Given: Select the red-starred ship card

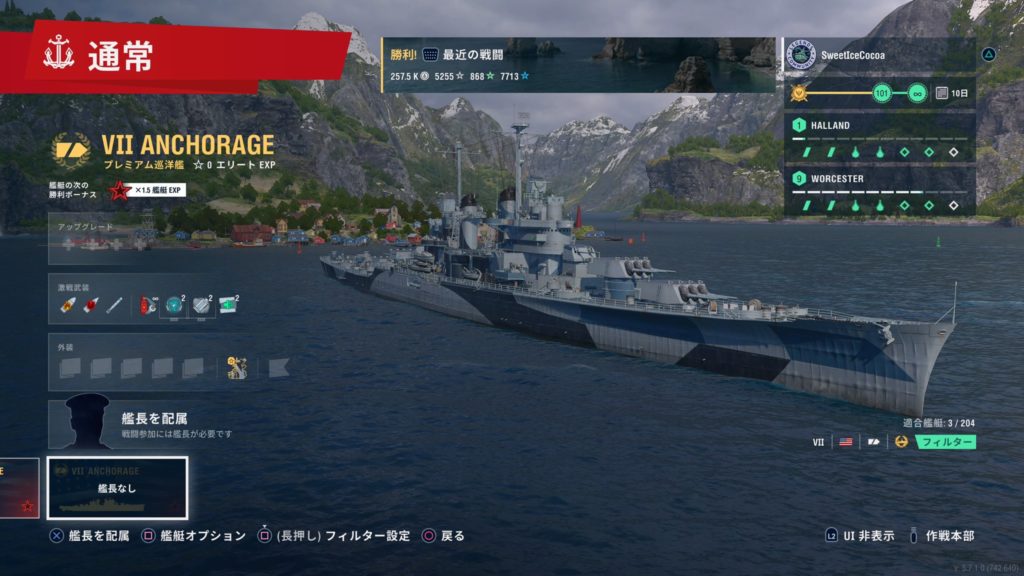Looking at the screenshot, I should pos(19,488).
